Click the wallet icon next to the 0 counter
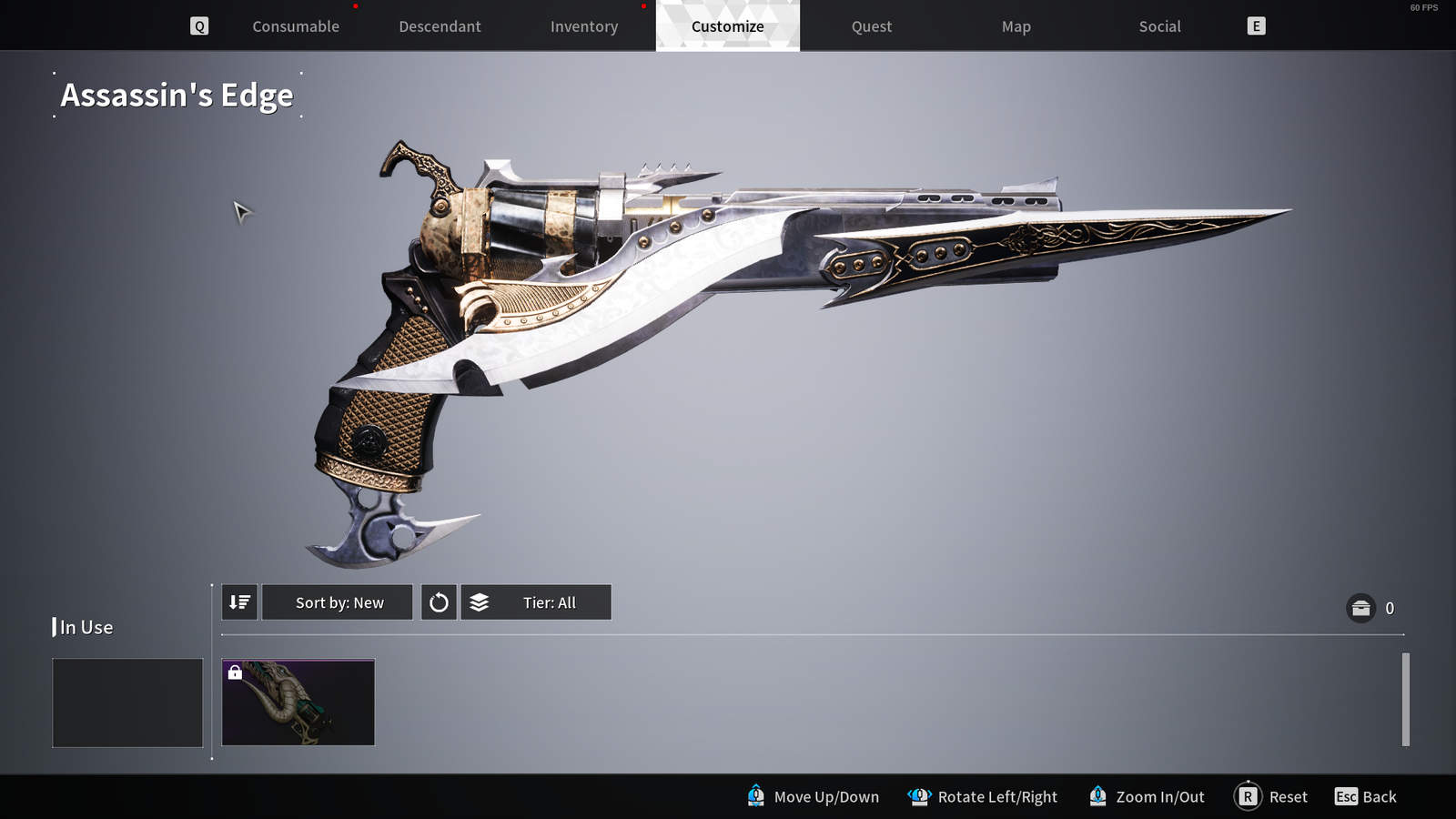 [x=1360, y=608]
